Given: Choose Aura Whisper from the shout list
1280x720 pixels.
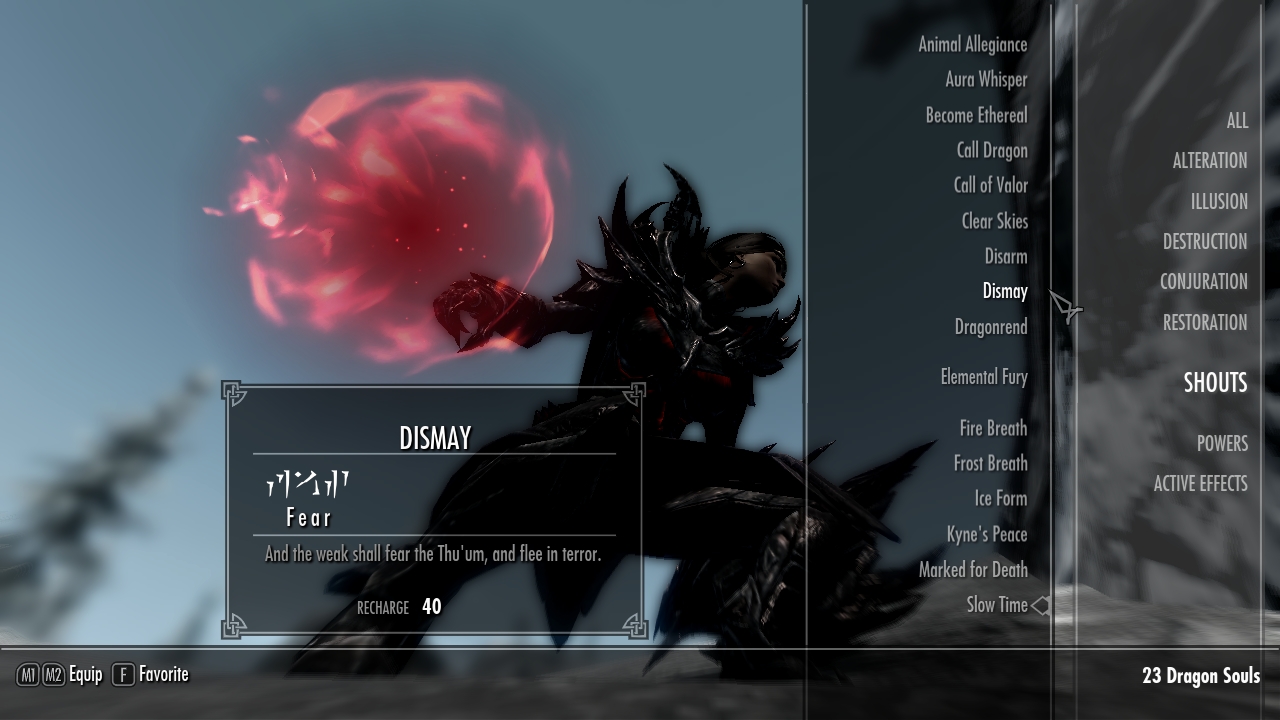Looking at the screenshot, I should pyautogui.click(x=986, y=80).
